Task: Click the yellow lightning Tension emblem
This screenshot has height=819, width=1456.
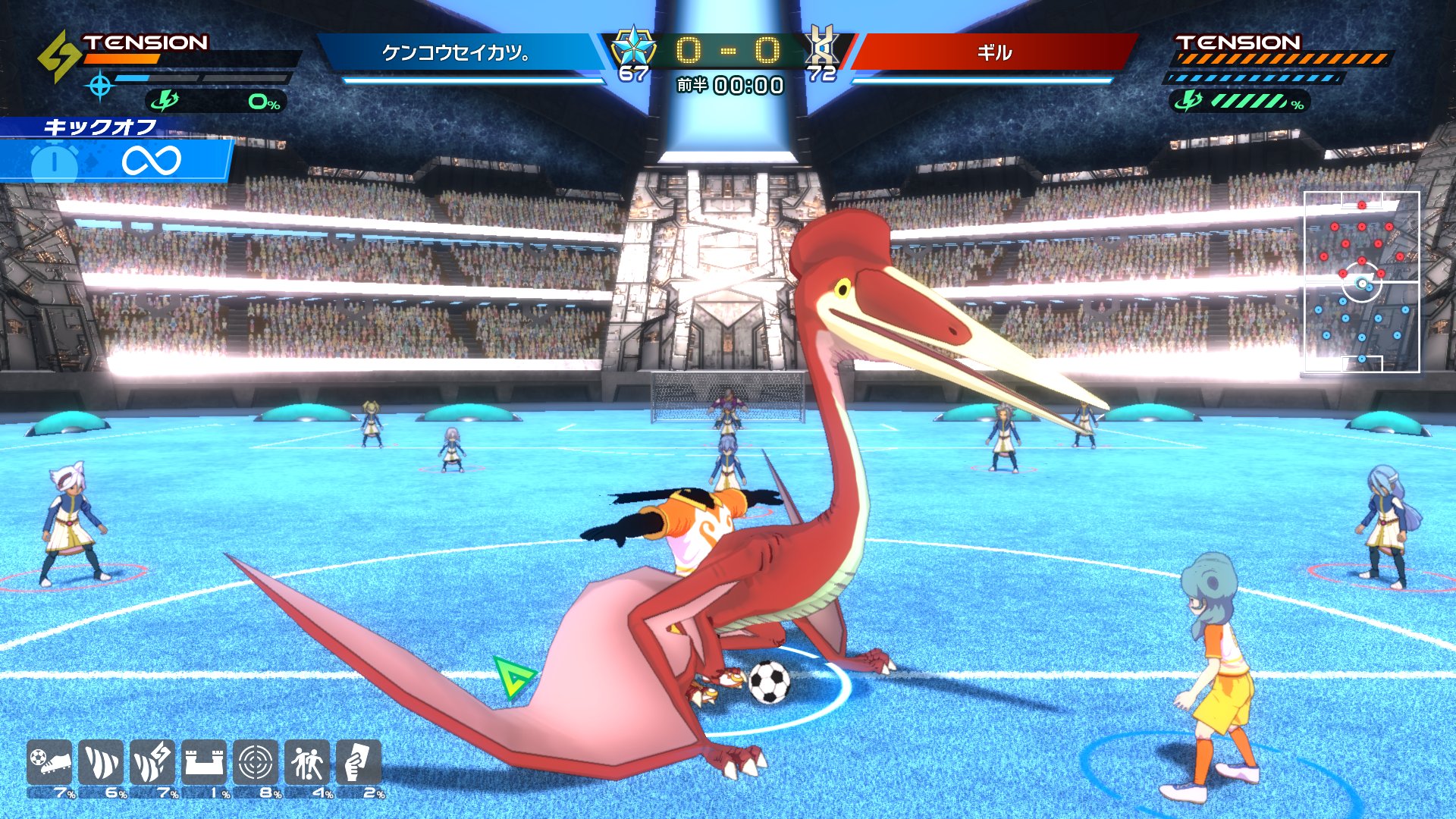Action: point(59,56)
